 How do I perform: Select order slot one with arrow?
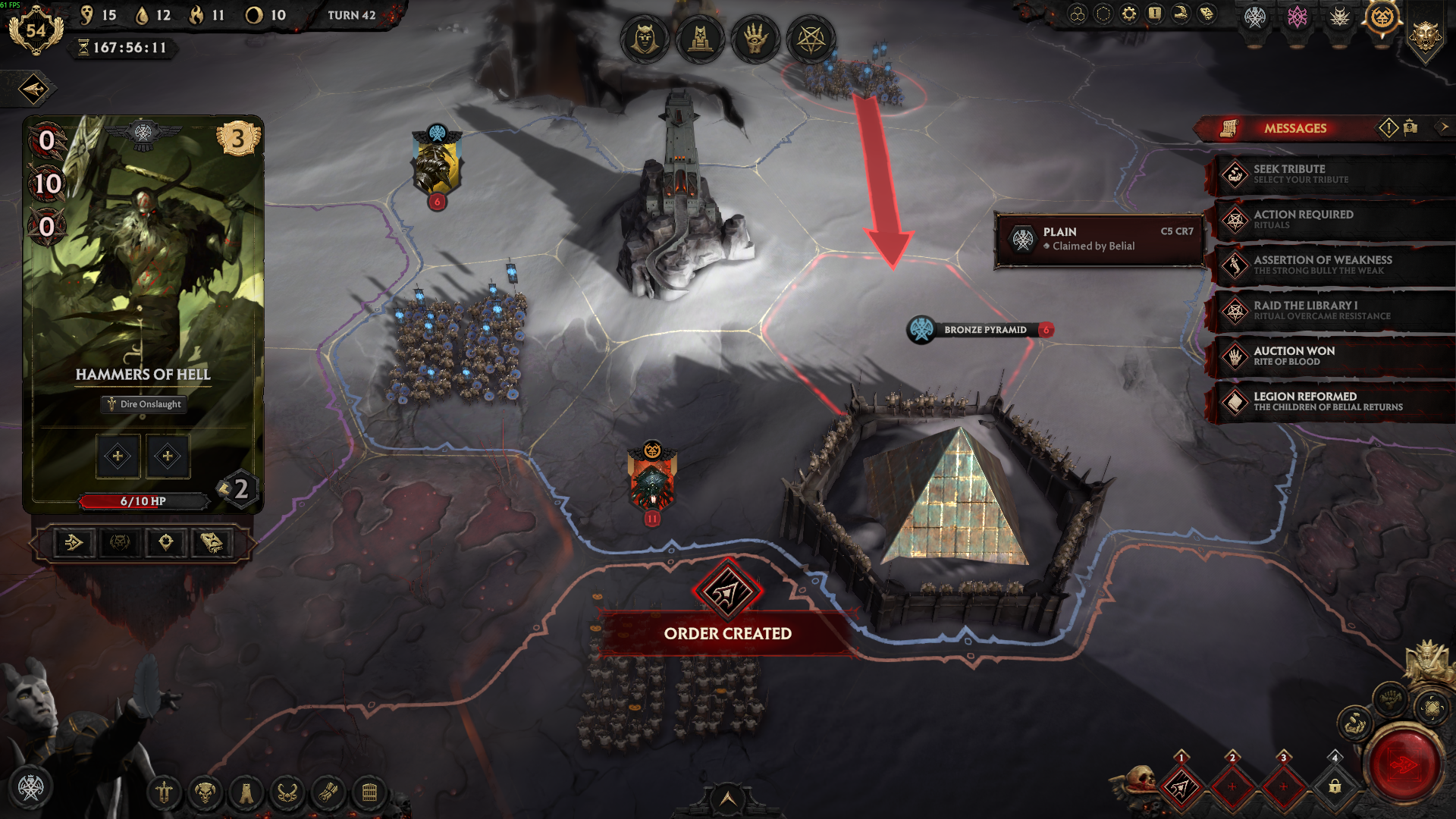(x=1181, y=788)
